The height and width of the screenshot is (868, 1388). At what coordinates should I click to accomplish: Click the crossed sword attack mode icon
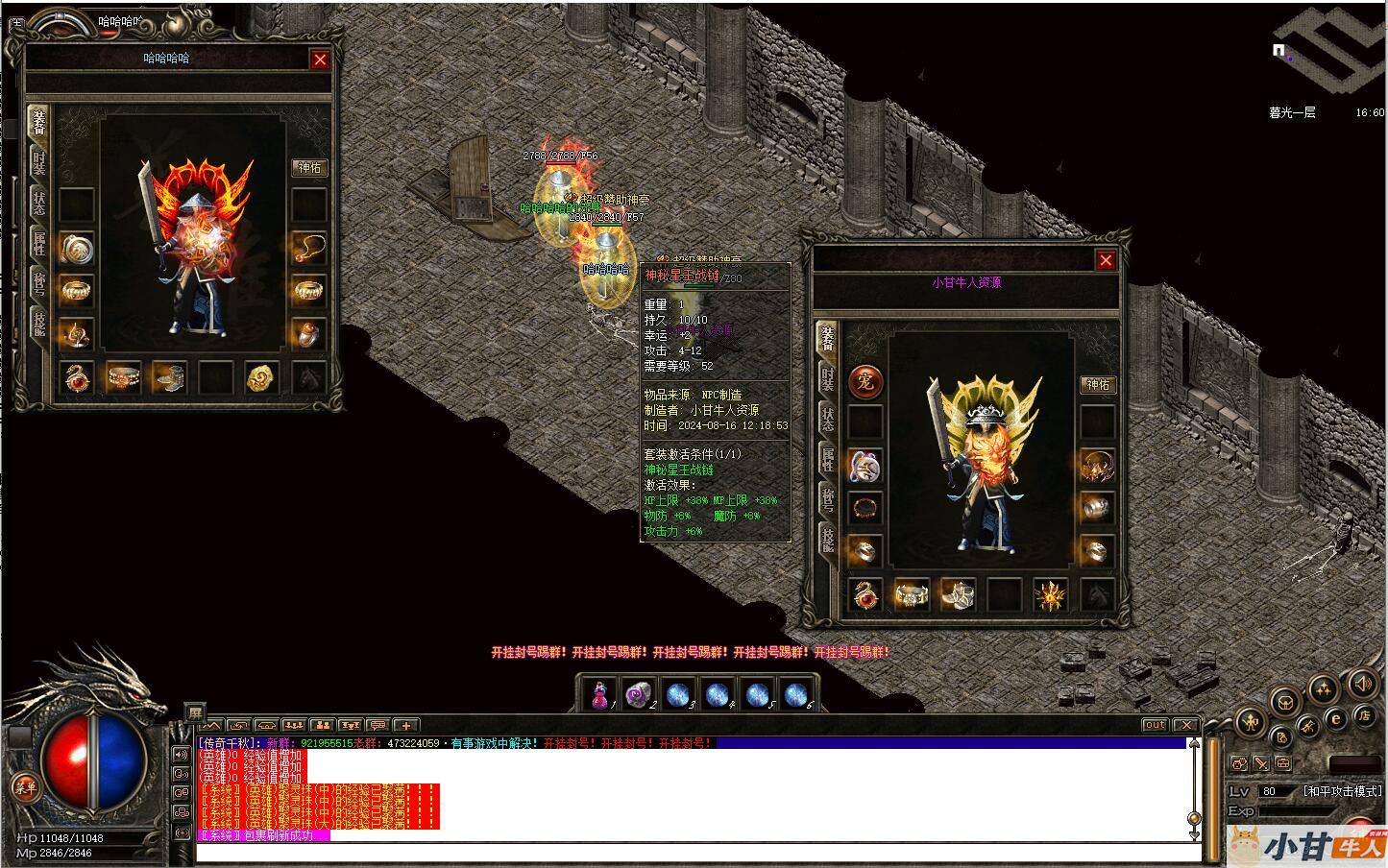[1259, 764]
